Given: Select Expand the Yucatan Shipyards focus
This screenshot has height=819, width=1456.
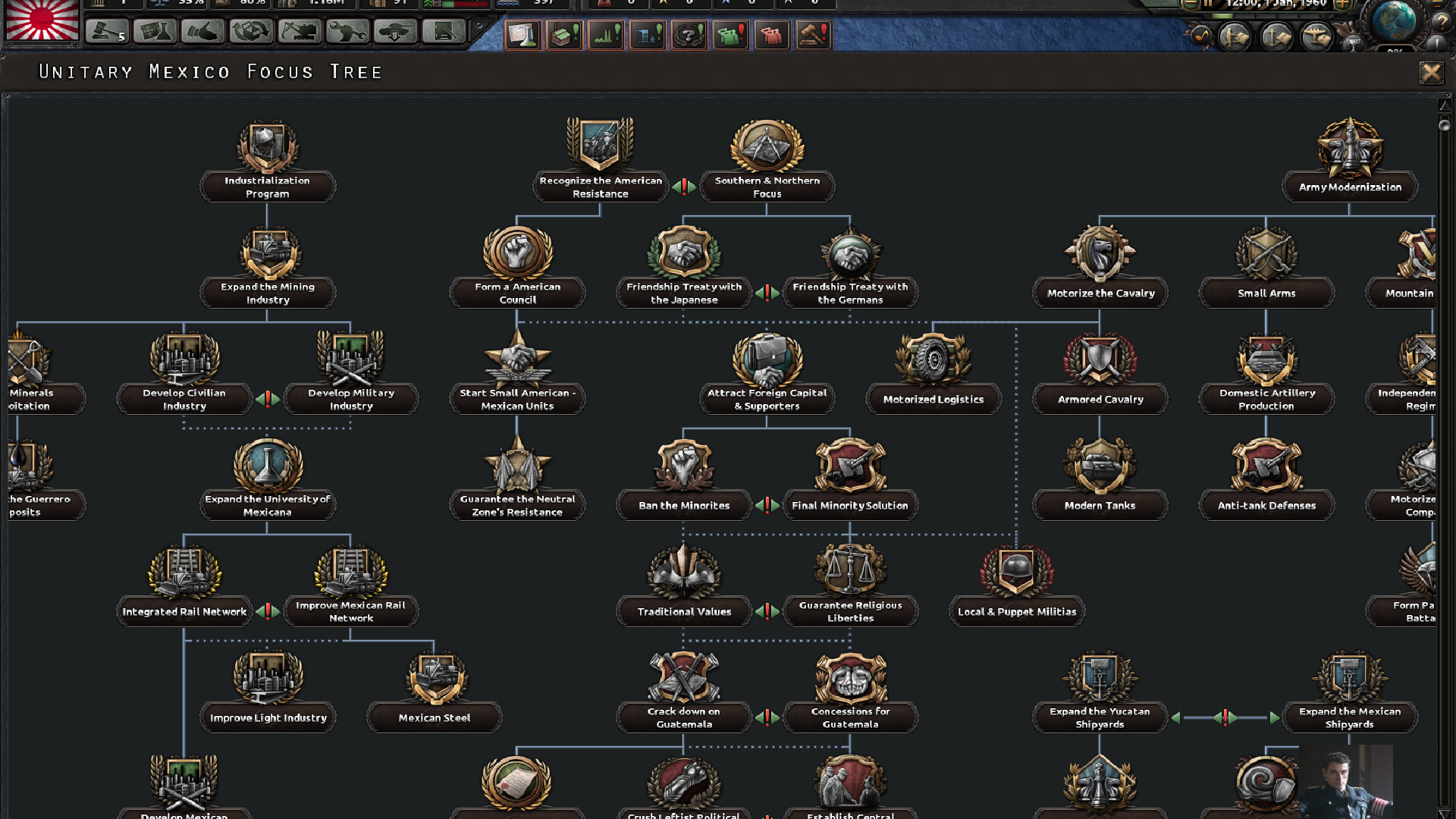Looking at the screenshot, I should [1100, 692].
